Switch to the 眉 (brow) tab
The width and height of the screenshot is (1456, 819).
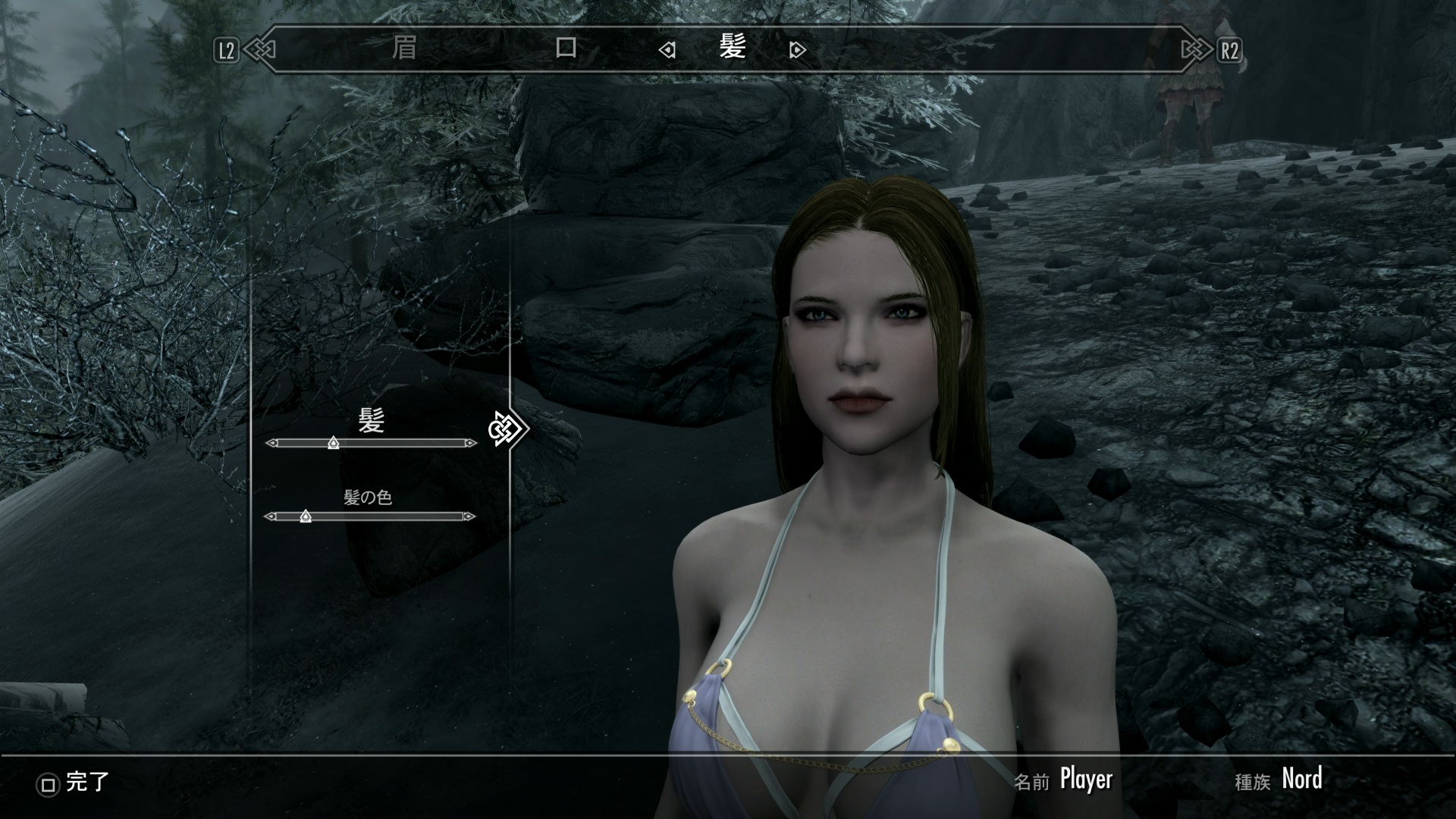click(x=404, y=49)
